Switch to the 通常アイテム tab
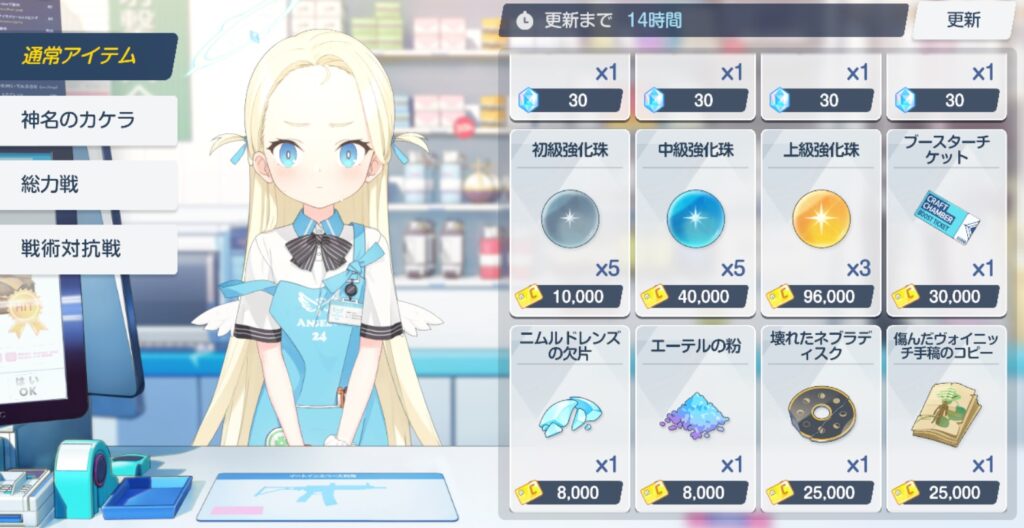Screen dimensions: 1024x528 [87, 56]
